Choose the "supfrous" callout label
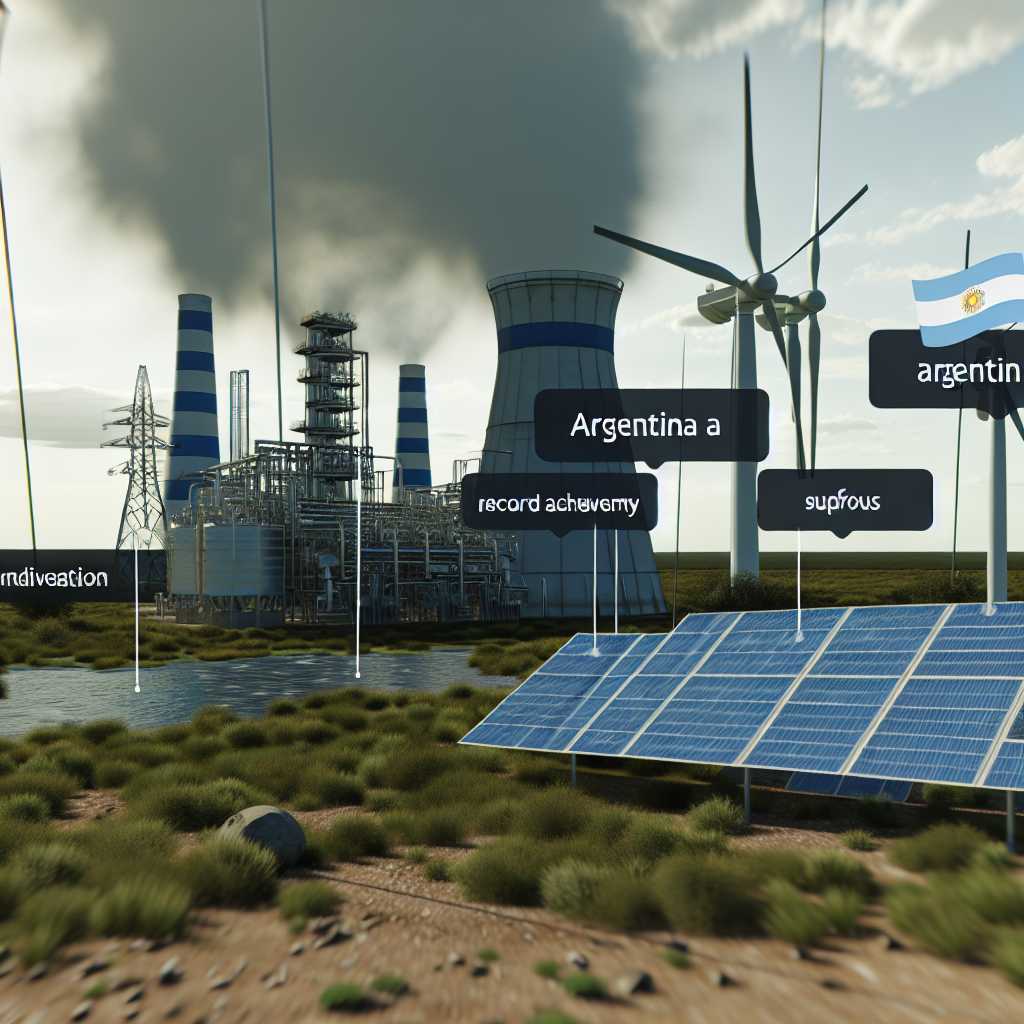This screenshot has height=1024, width=1024. click(x=844, y=500)
